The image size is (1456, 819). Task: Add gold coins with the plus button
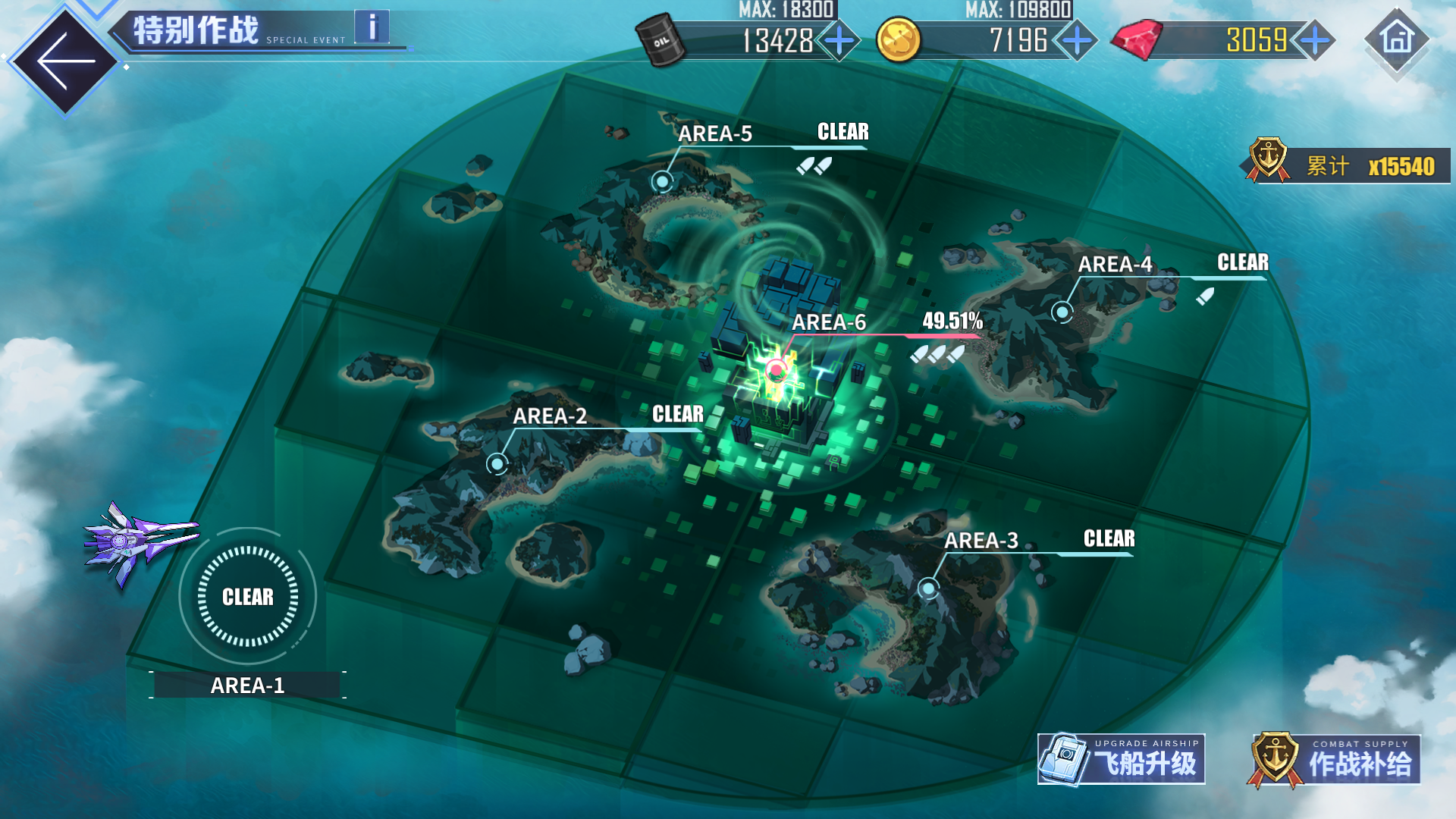click(x=1077, y=40)
